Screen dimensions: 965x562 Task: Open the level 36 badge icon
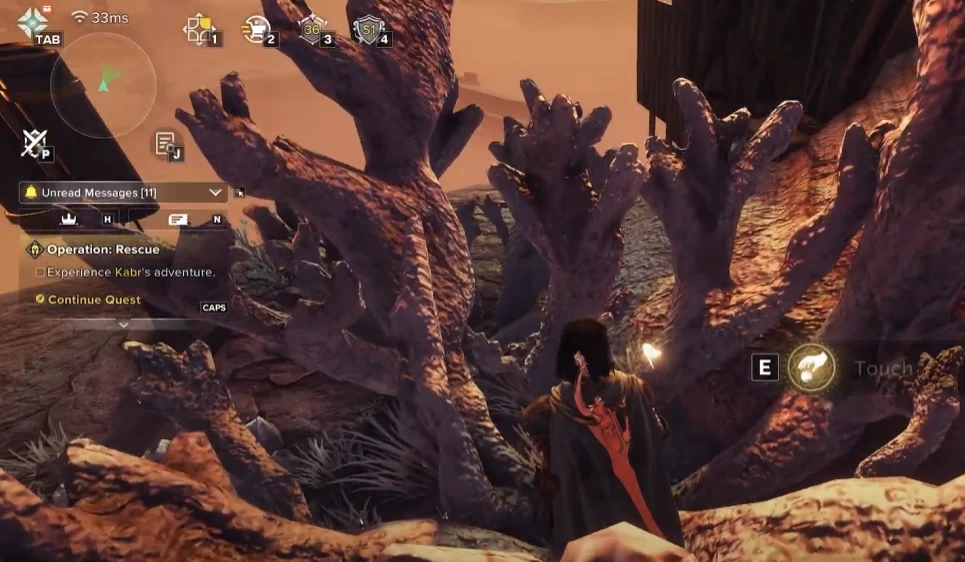(311, 29)
